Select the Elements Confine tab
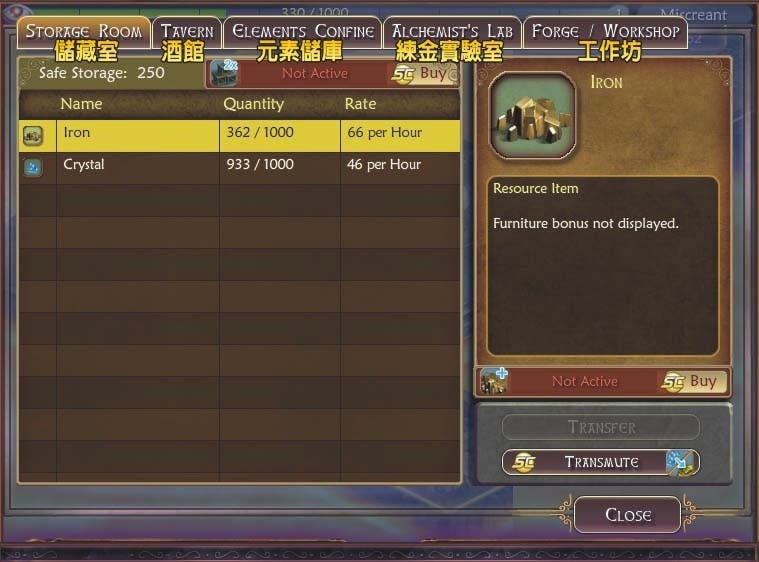759x562 pixels. pyautogui.click(x=302, y=32)
